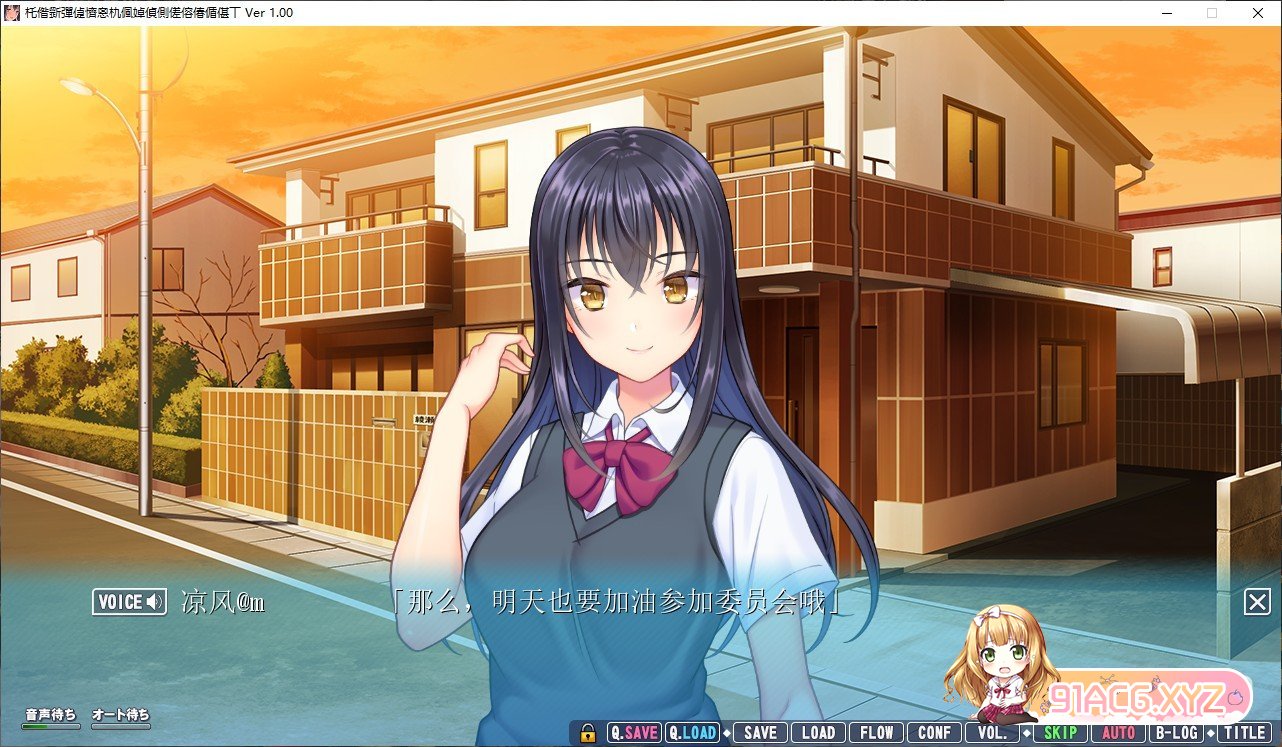Image resolution: width=1282 pixels, height=747 pixels.
Task: Replay the line with the VOICE button
Action: coord(130,602)
